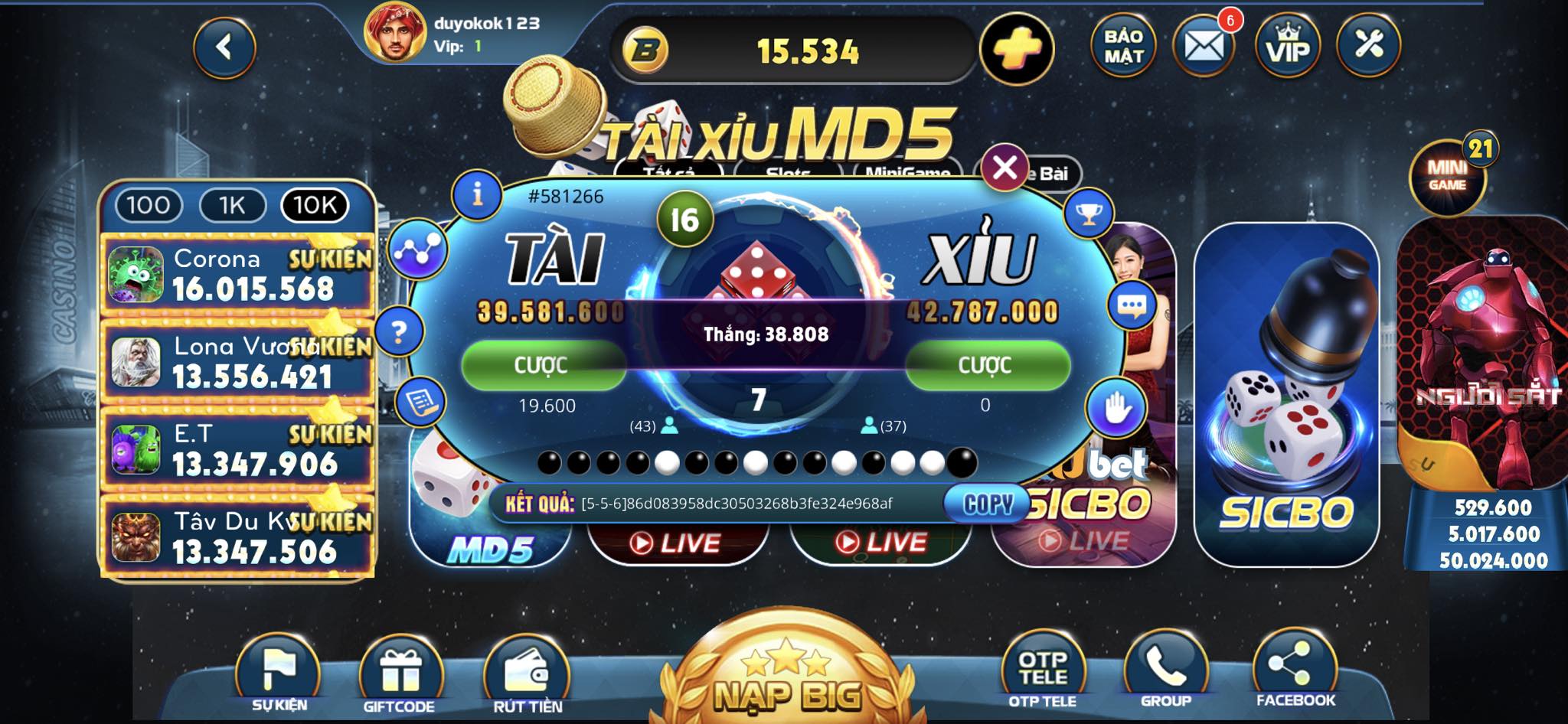Open the Bảo Mật security menu
This screenshot has width=1568, height=724.
coord(1123,47)
